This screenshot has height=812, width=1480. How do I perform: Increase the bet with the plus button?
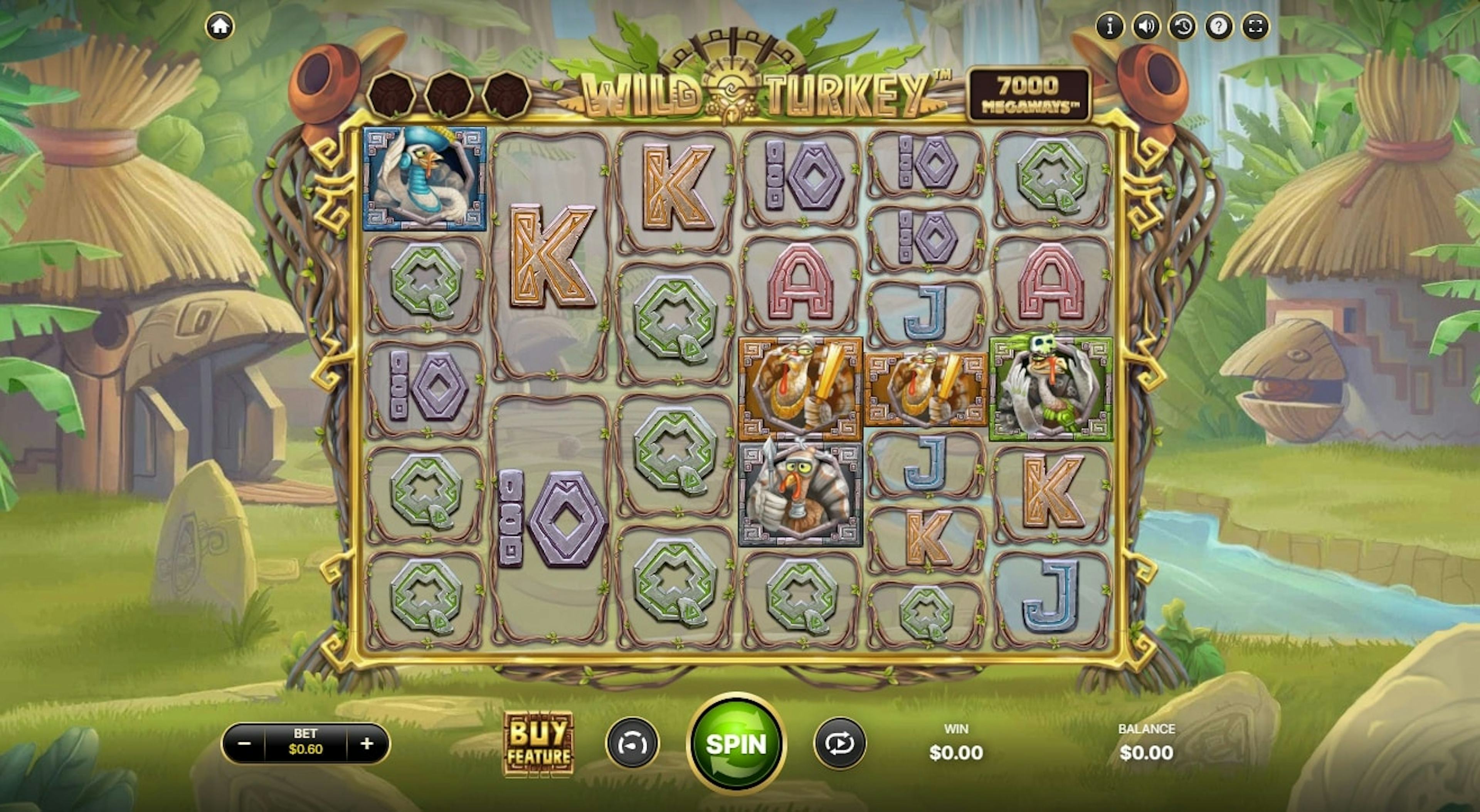pyautogui.click(x=367, y=744)
